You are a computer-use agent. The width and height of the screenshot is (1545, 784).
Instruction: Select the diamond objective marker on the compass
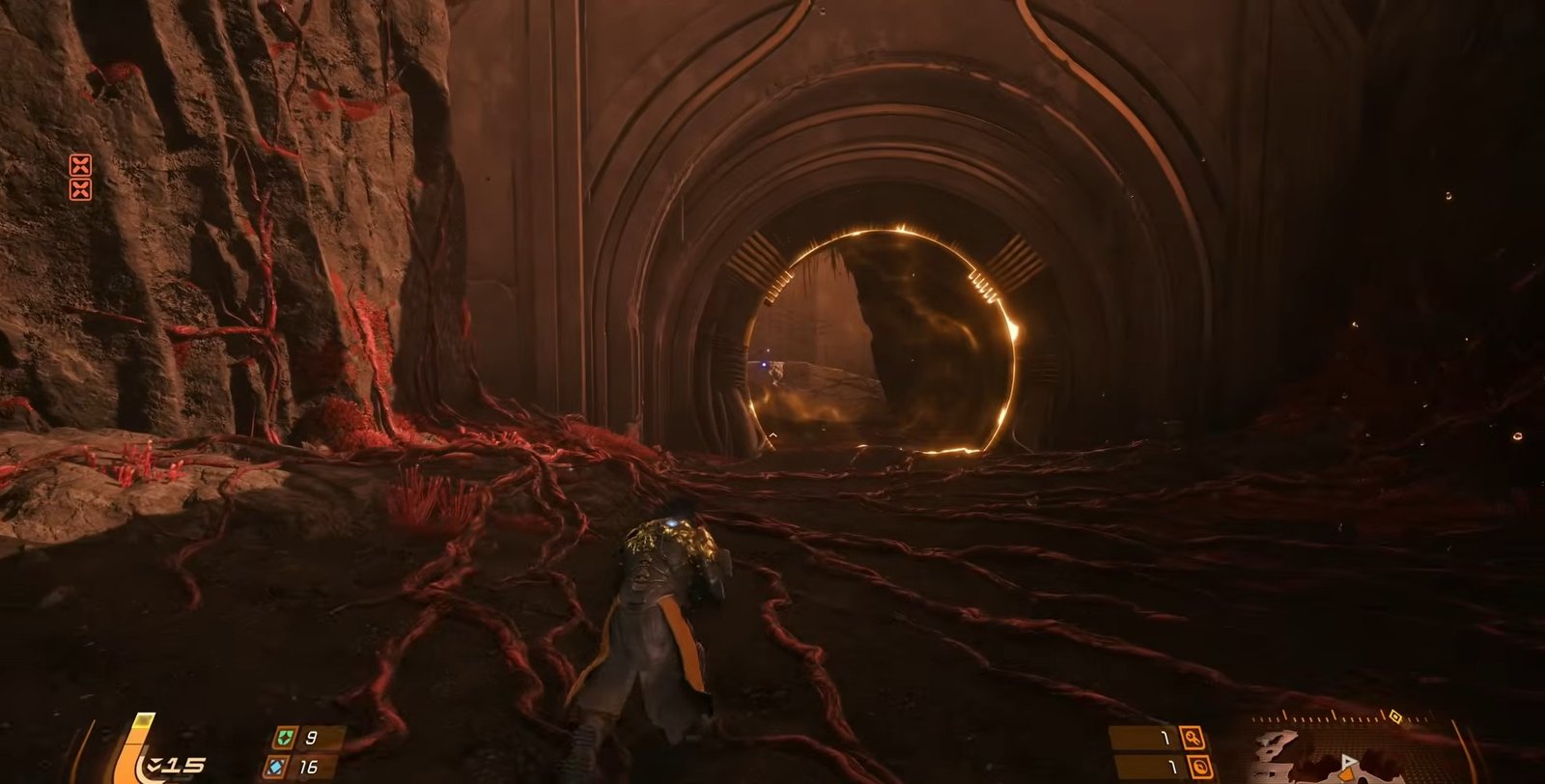tap(1393, 716)
